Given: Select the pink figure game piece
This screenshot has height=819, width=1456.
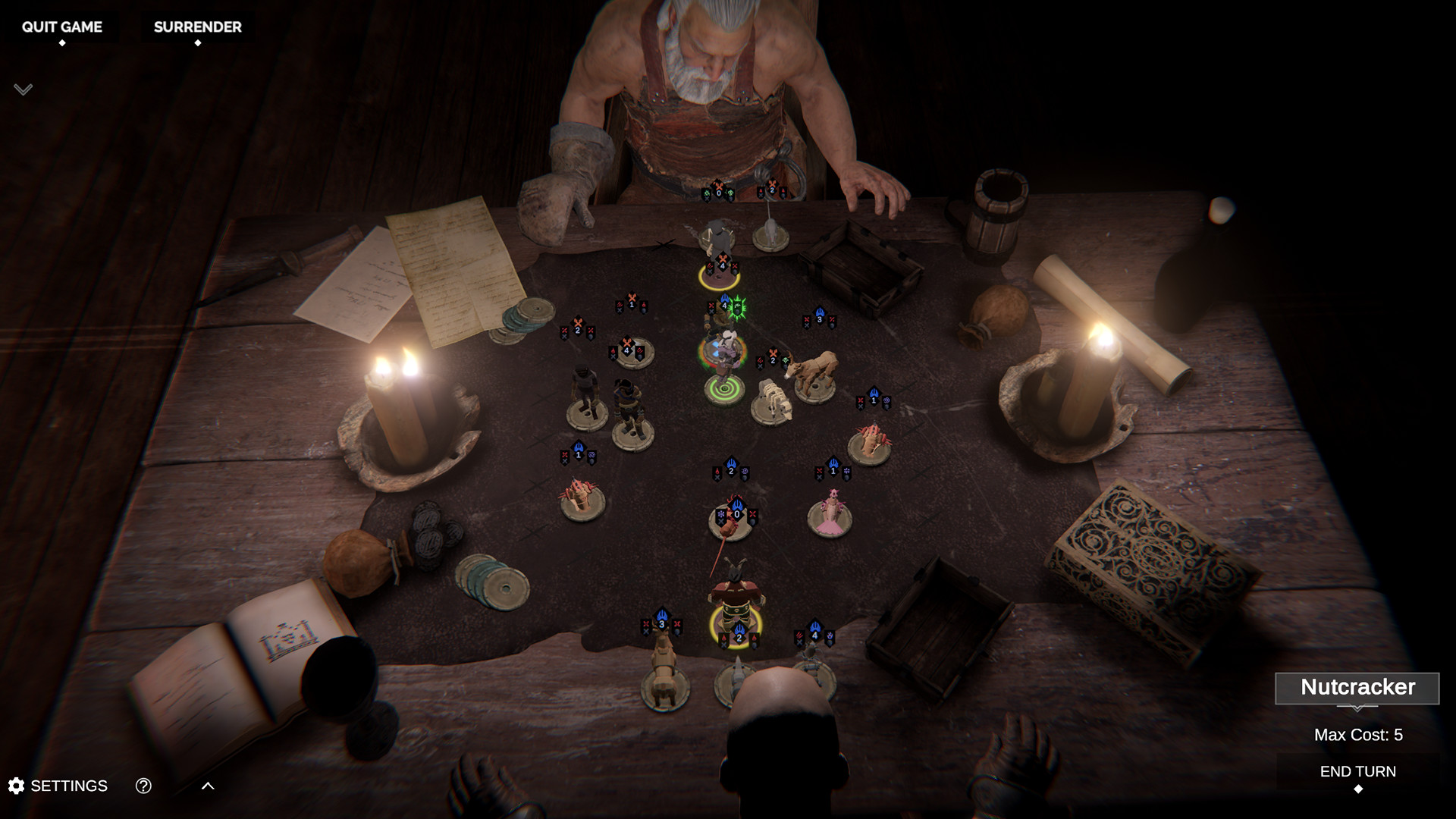Looking at the screenshot, I should 830,514.
